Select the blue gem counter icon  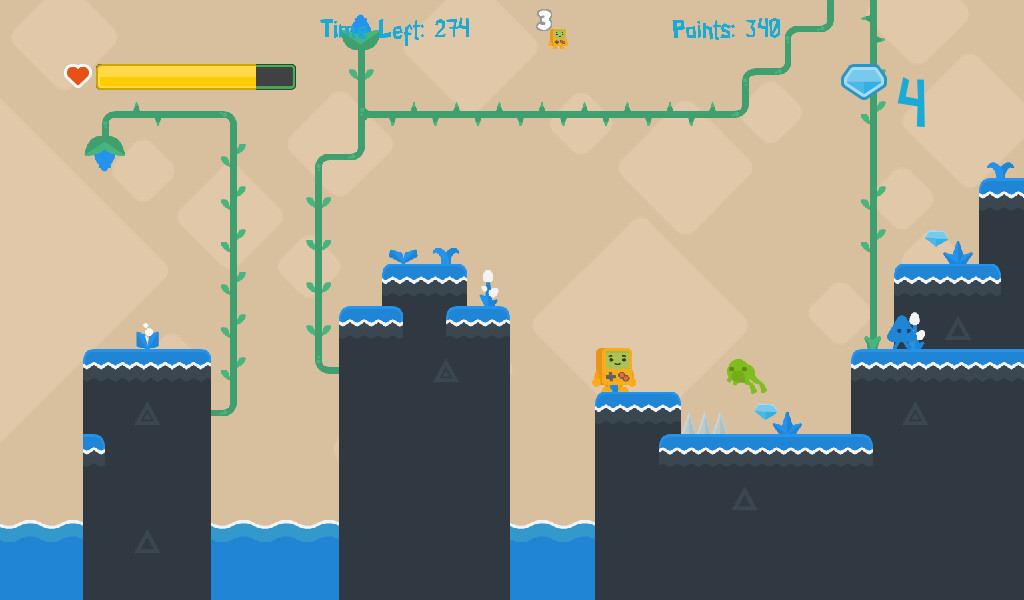tap(863, 81)
